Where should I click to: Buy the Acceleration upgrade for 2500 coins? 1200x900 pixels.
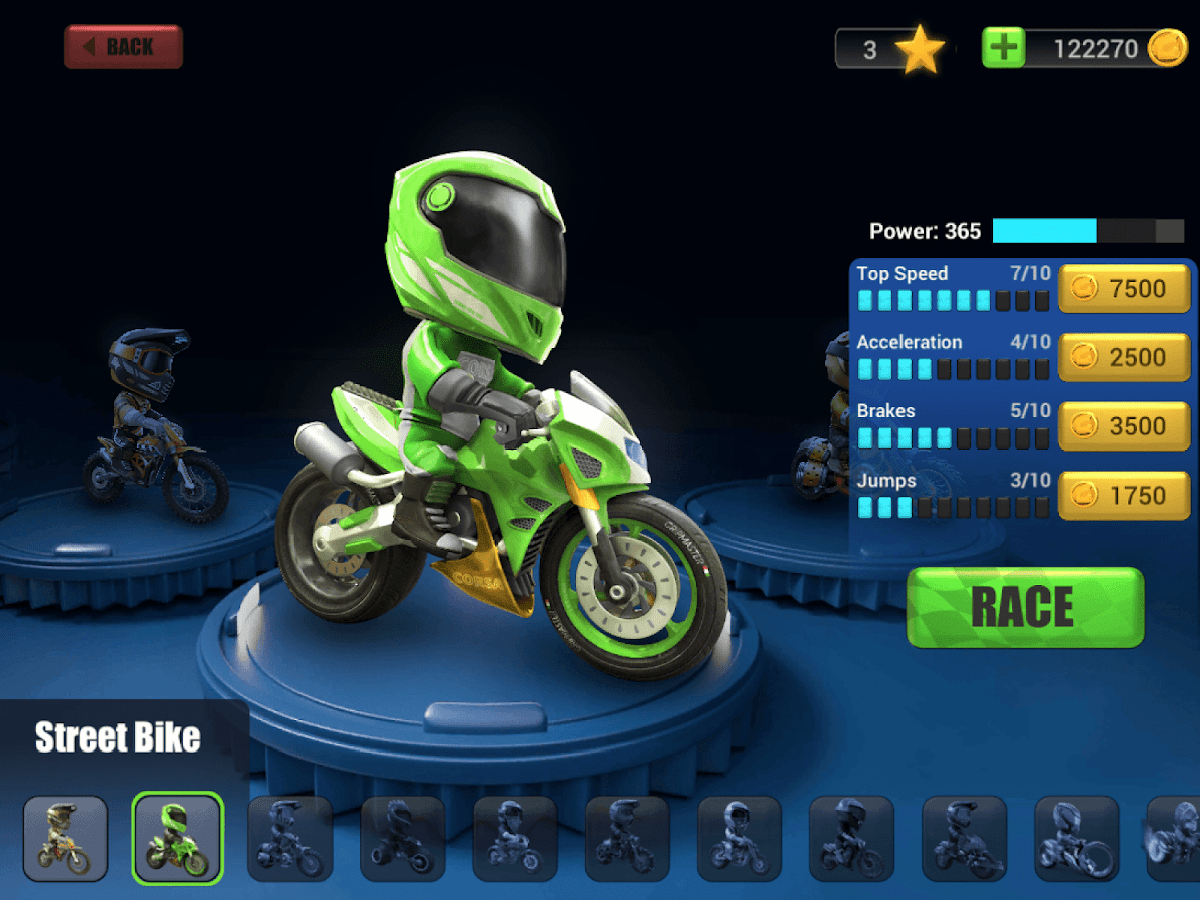click(x=1124, y=358)
